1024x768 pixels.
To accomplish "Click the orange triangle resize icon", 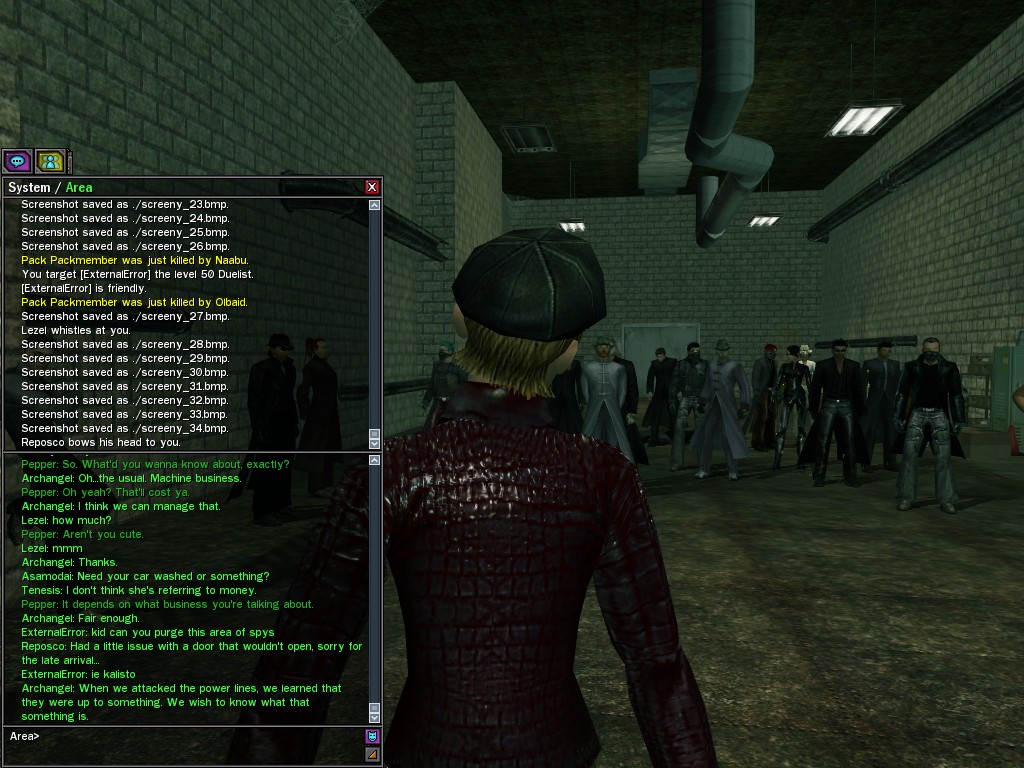I will coord(373,755).
